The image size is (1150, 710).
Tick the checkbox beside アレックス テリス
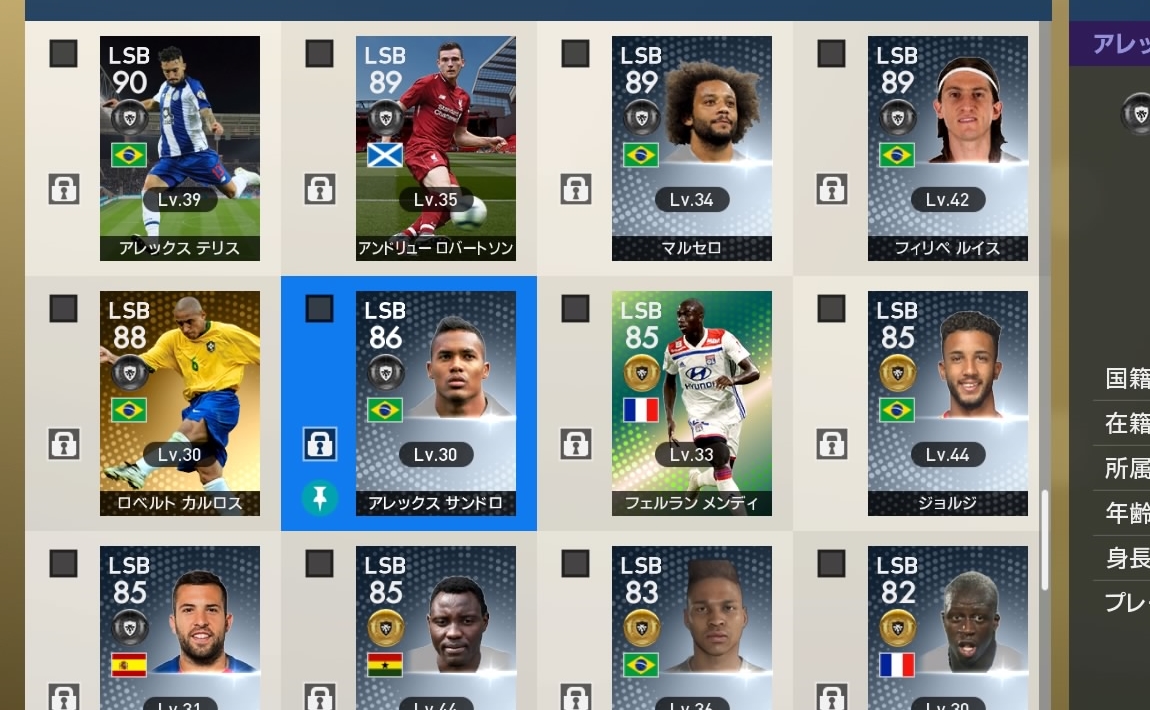pyautogui.click(x=63, y=54)
